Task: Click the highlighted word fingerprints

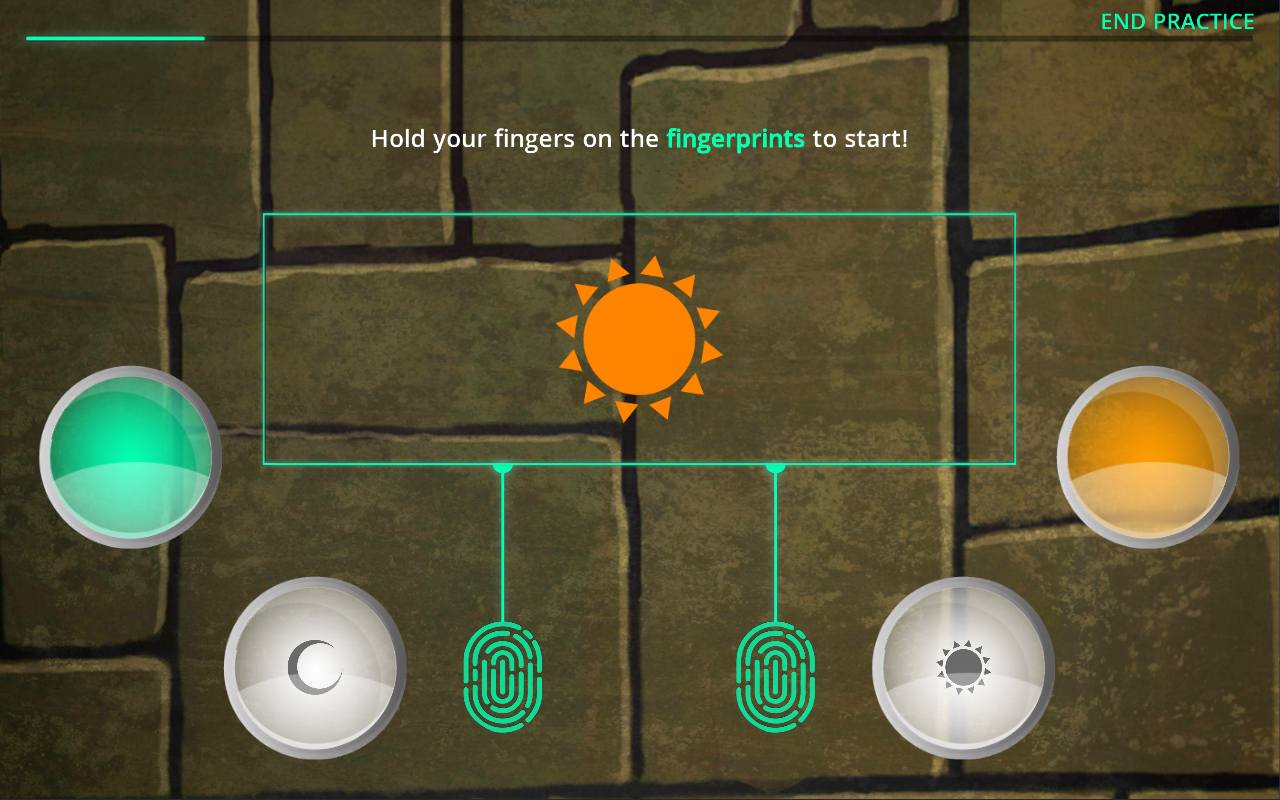Action: [735, 139]
